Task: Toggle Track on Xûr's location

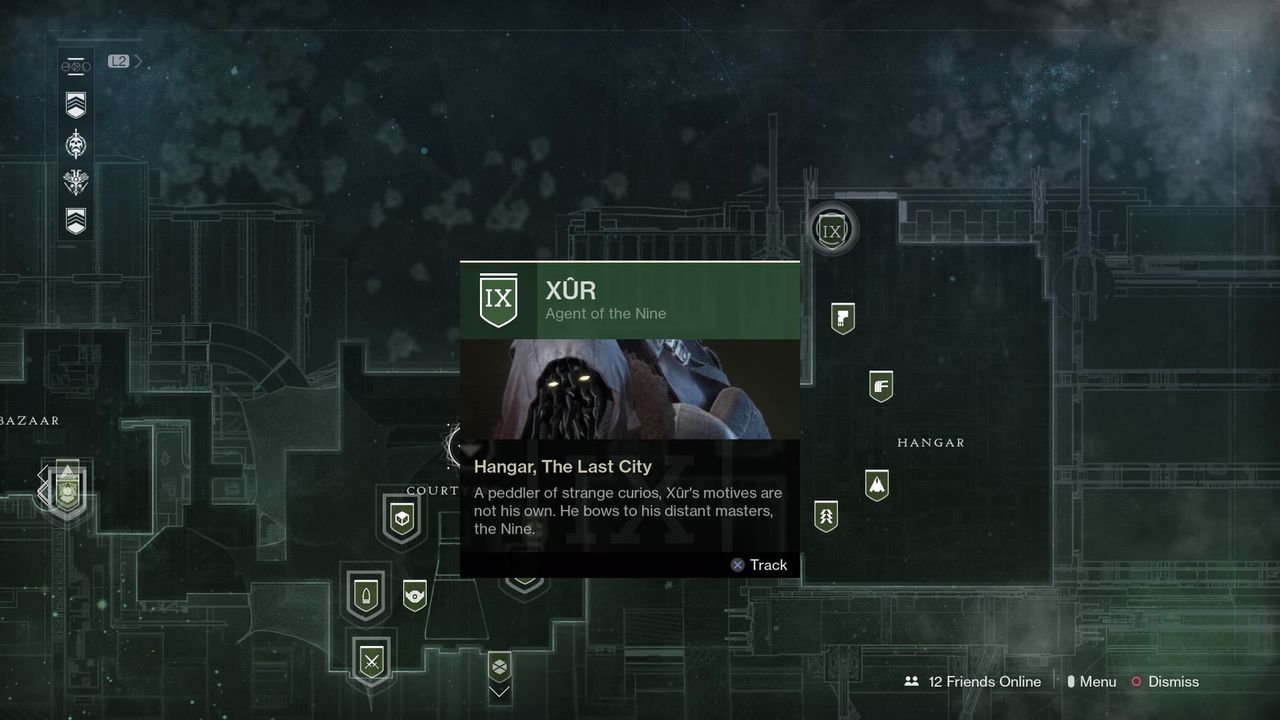Action: pos(759,565)
